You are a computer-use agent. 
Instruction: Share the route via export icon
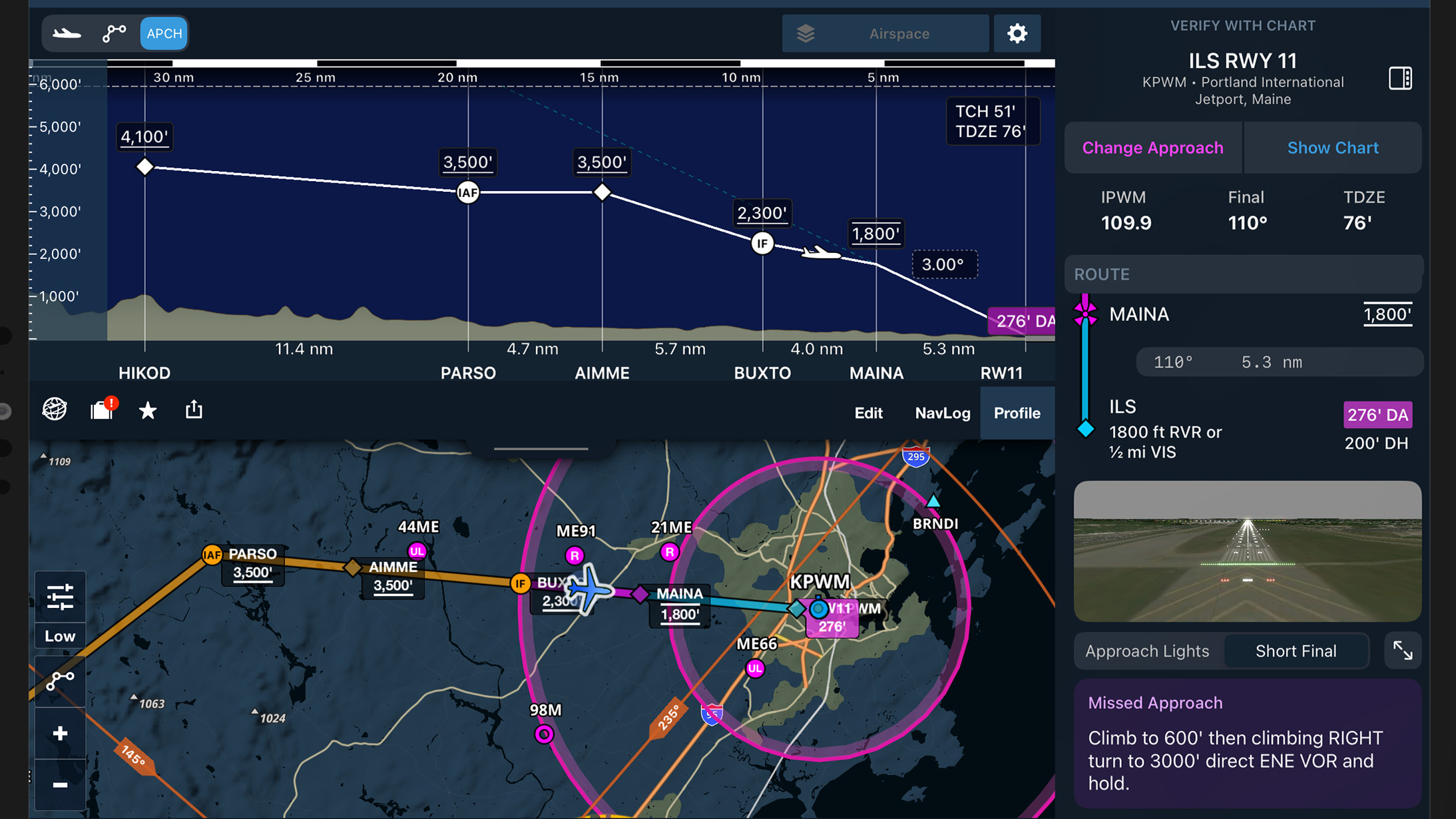(x=194, y=410)
